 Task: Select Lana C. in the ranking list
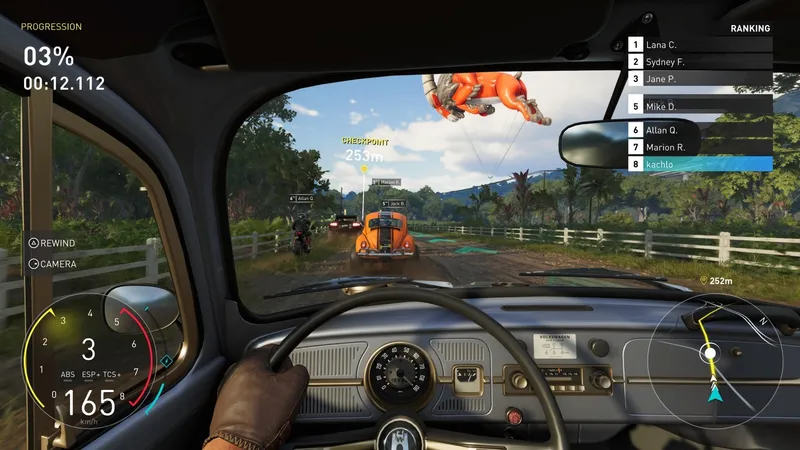pos(700,45)
